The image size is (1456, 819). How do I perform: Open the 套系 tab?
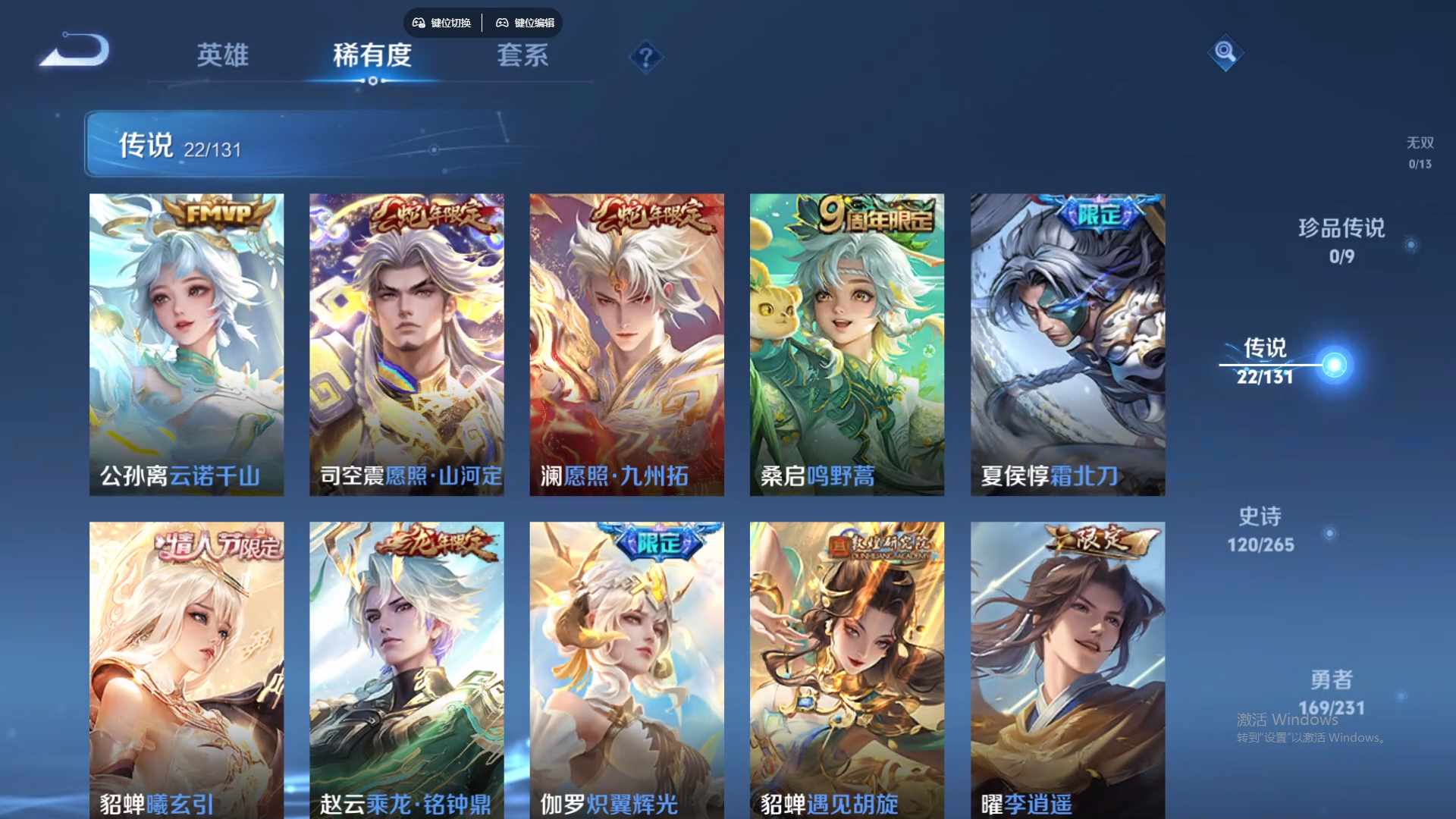click(523, 55)
